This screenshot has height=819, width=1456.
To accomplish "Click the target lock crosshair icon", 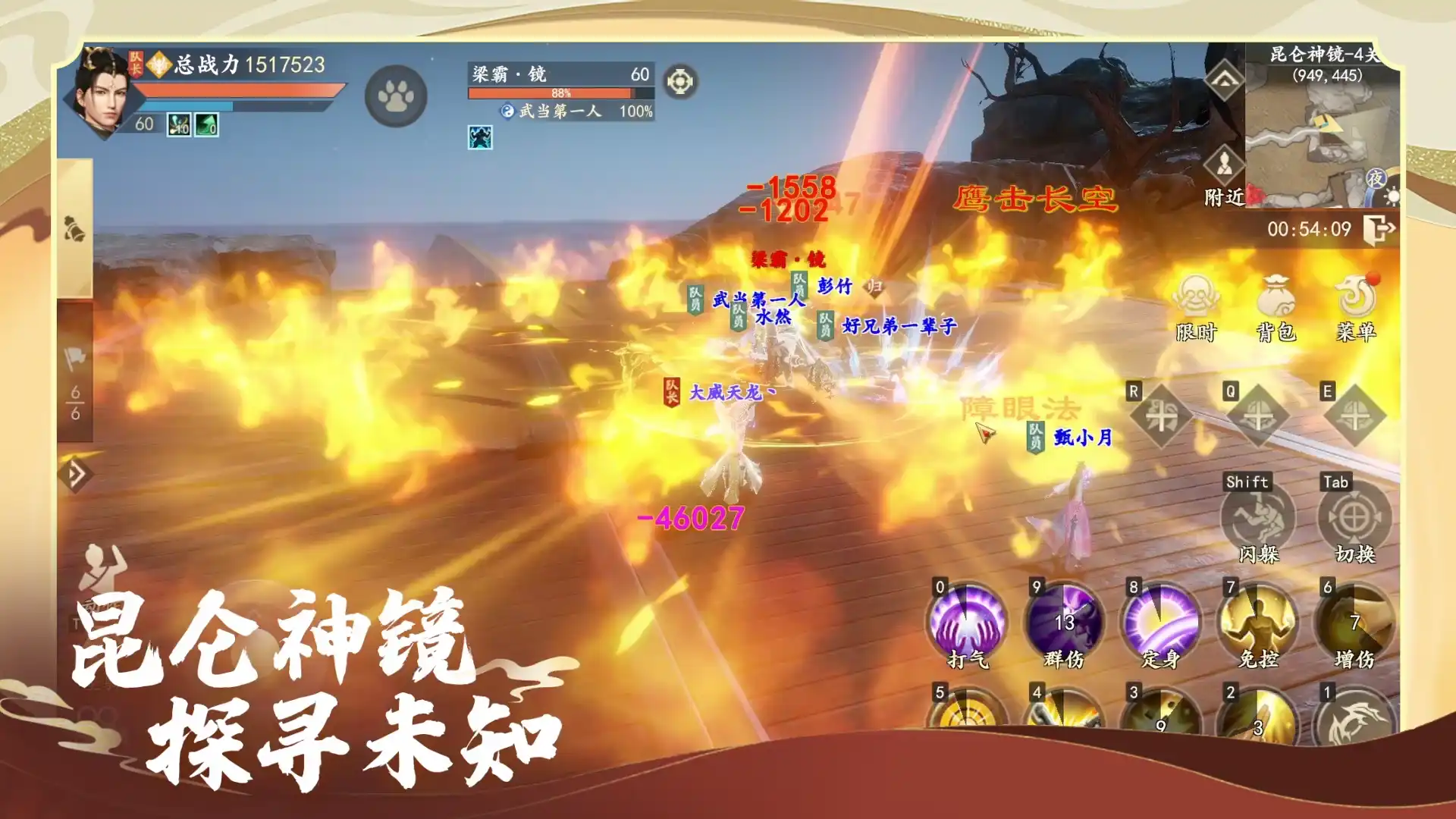I will [x=680, y=82].
